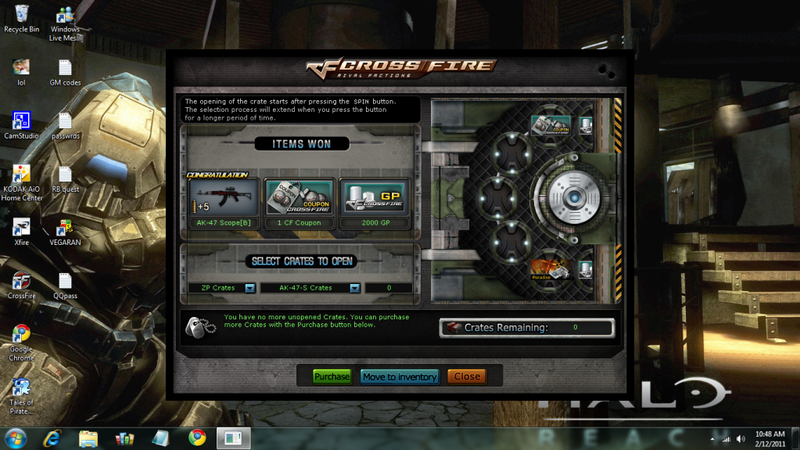Select the 2000 GP reward
Screen dimensions: 800x450
pos(375,199)
